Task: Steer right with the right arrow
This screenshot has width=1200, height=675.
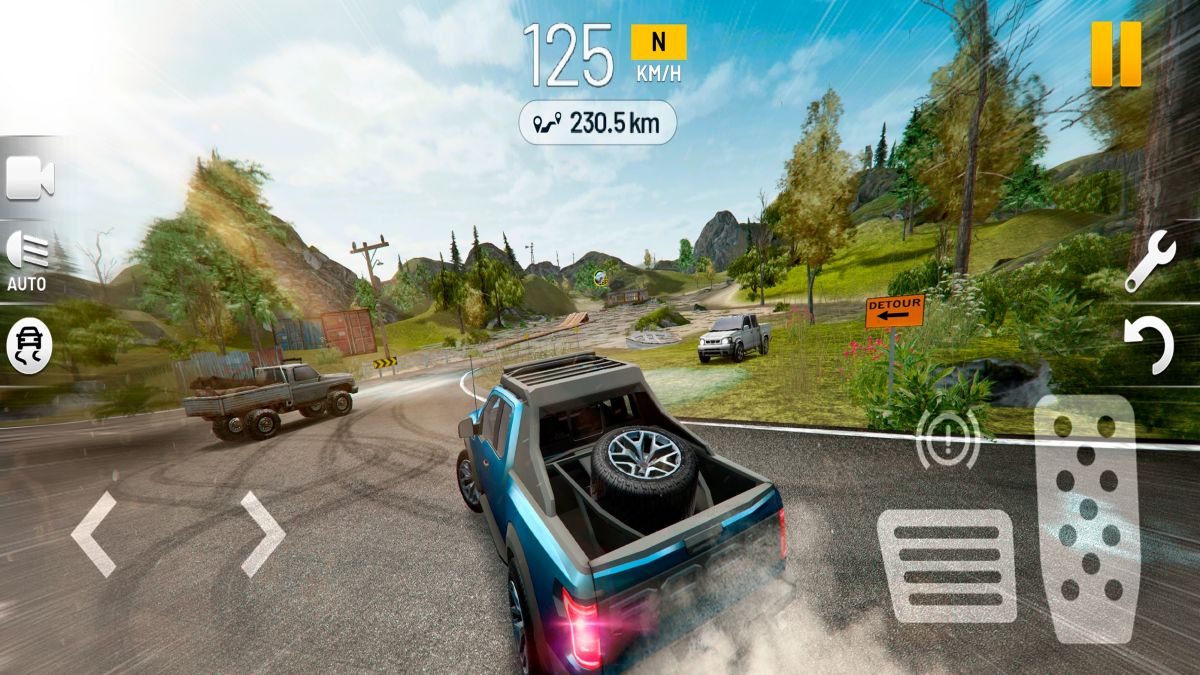Action: tap(262, 534)
